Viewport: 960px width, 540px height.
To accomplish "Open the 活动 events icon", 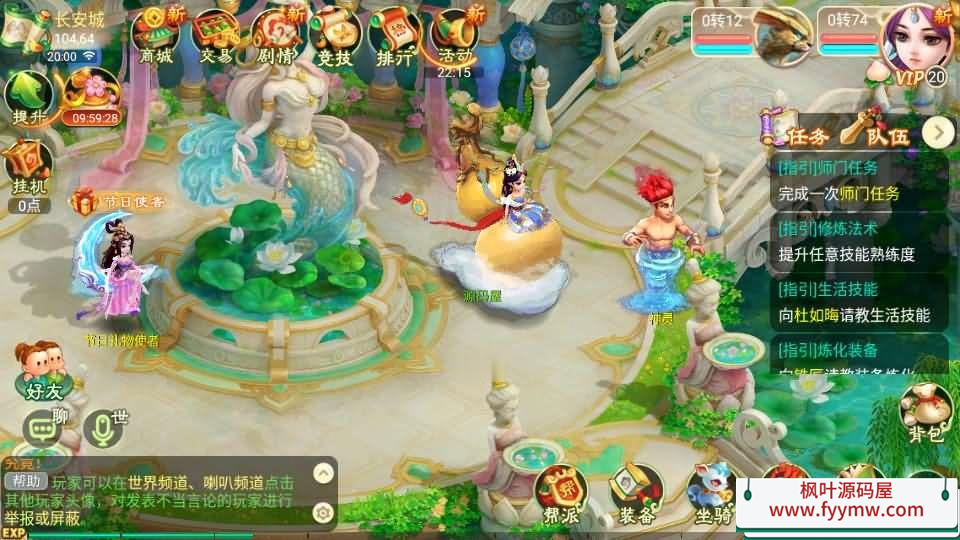I will coord(455,35).
